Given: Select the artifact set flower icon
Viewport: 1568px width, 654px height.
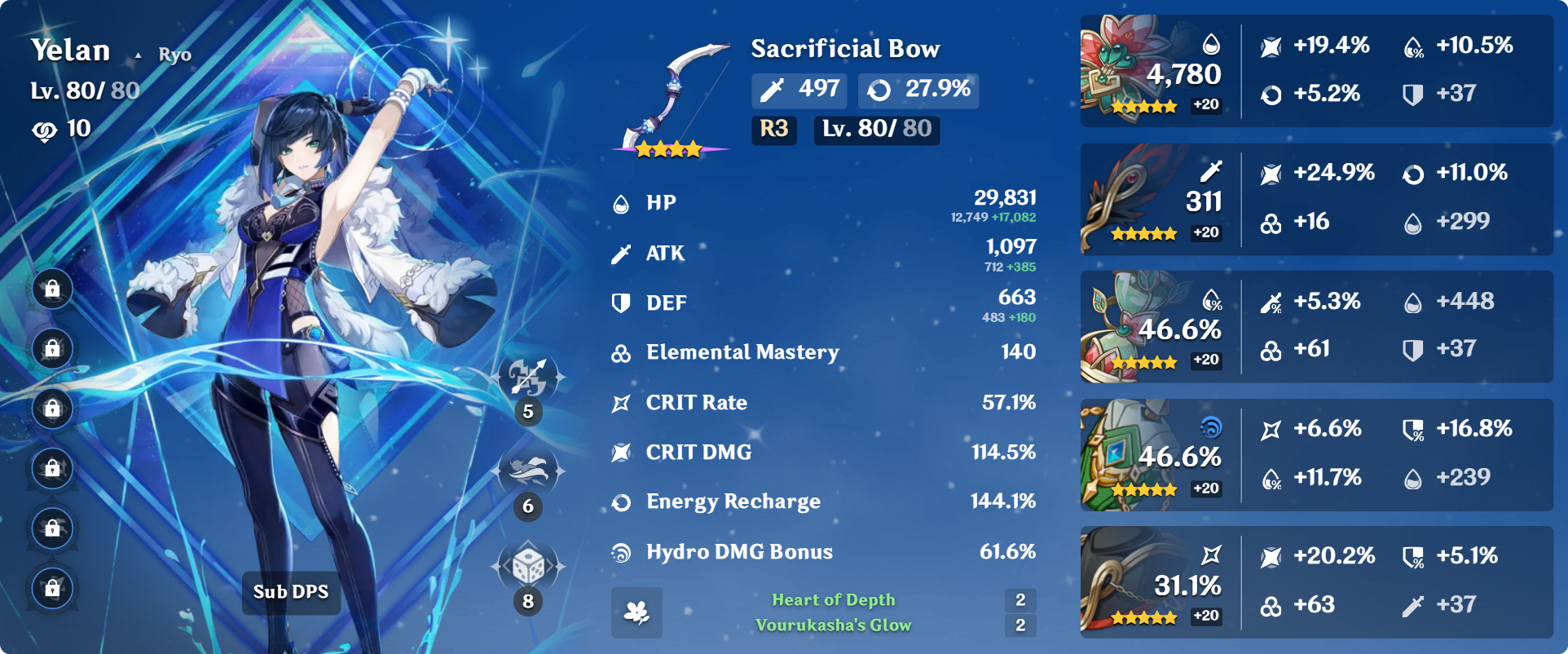Looking at the screenshot, I should coord(636,612).
